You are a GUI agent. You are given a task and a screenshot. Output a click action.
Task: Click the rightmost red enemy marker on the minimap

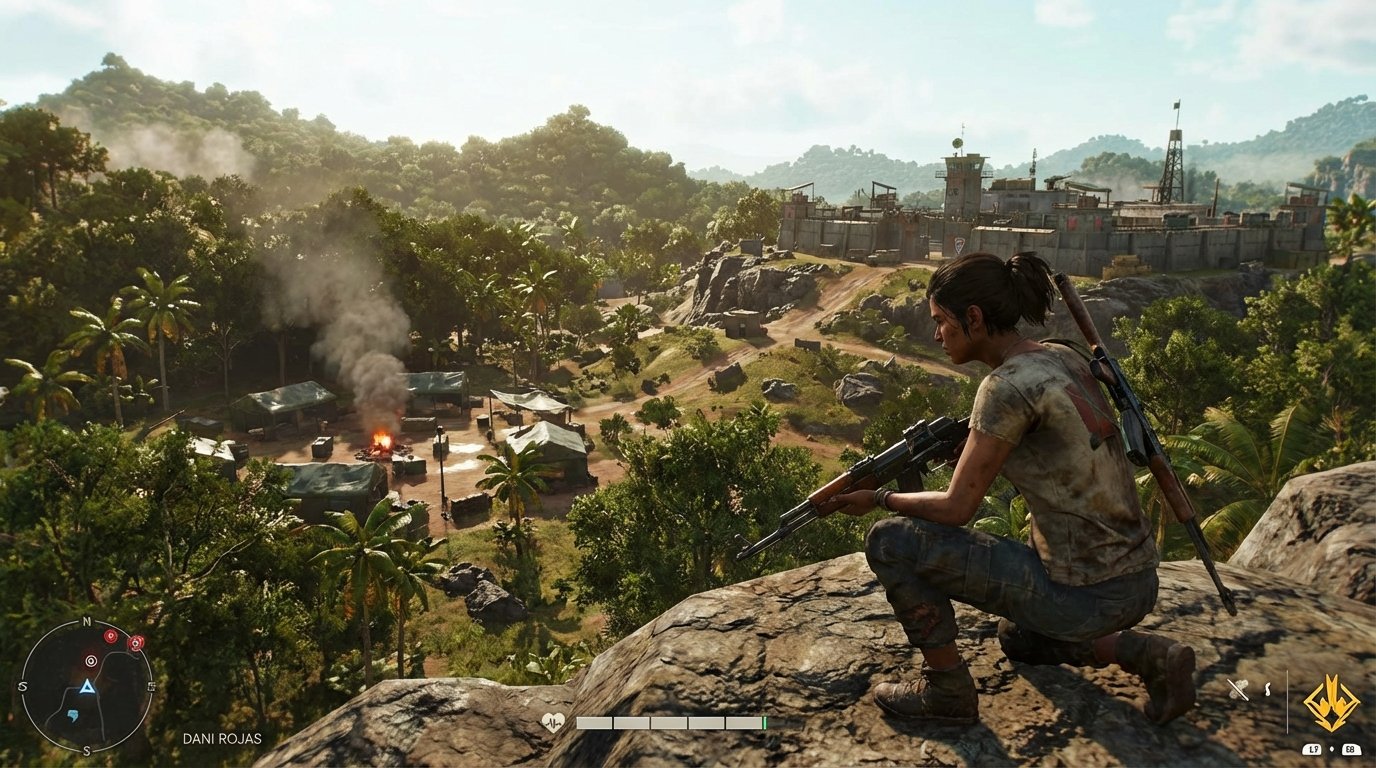pyautogui.click(x=135, y=643)
